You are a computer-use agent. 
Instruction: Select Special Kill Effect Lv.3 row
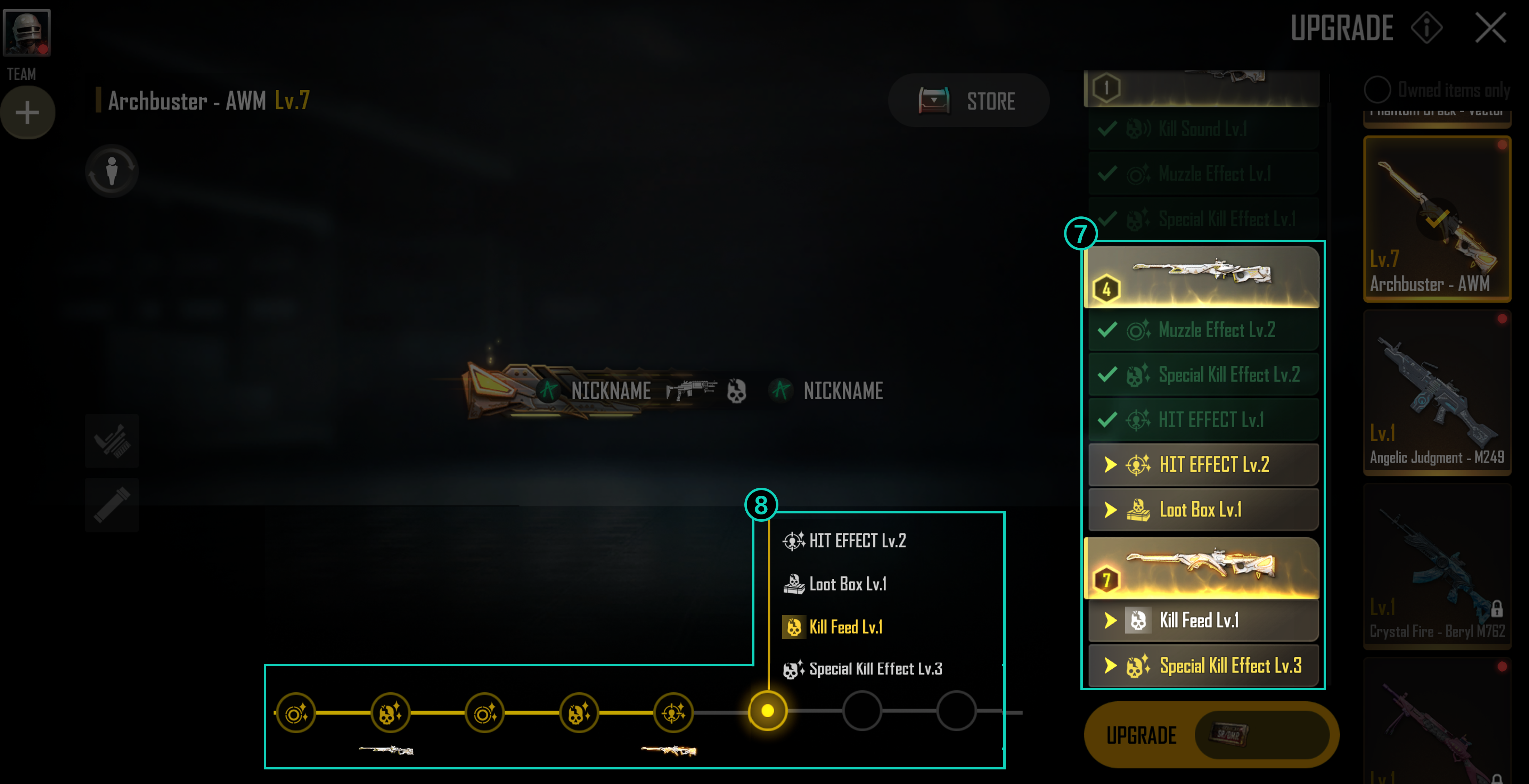tap(1203, 666)
